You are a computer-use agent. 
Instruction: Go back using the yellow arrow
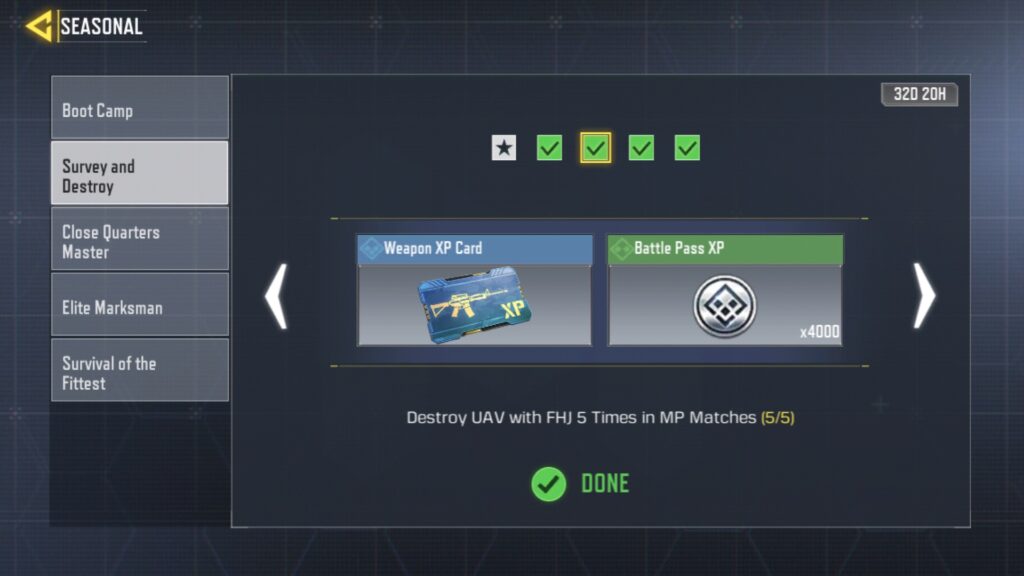coord(40,26)
